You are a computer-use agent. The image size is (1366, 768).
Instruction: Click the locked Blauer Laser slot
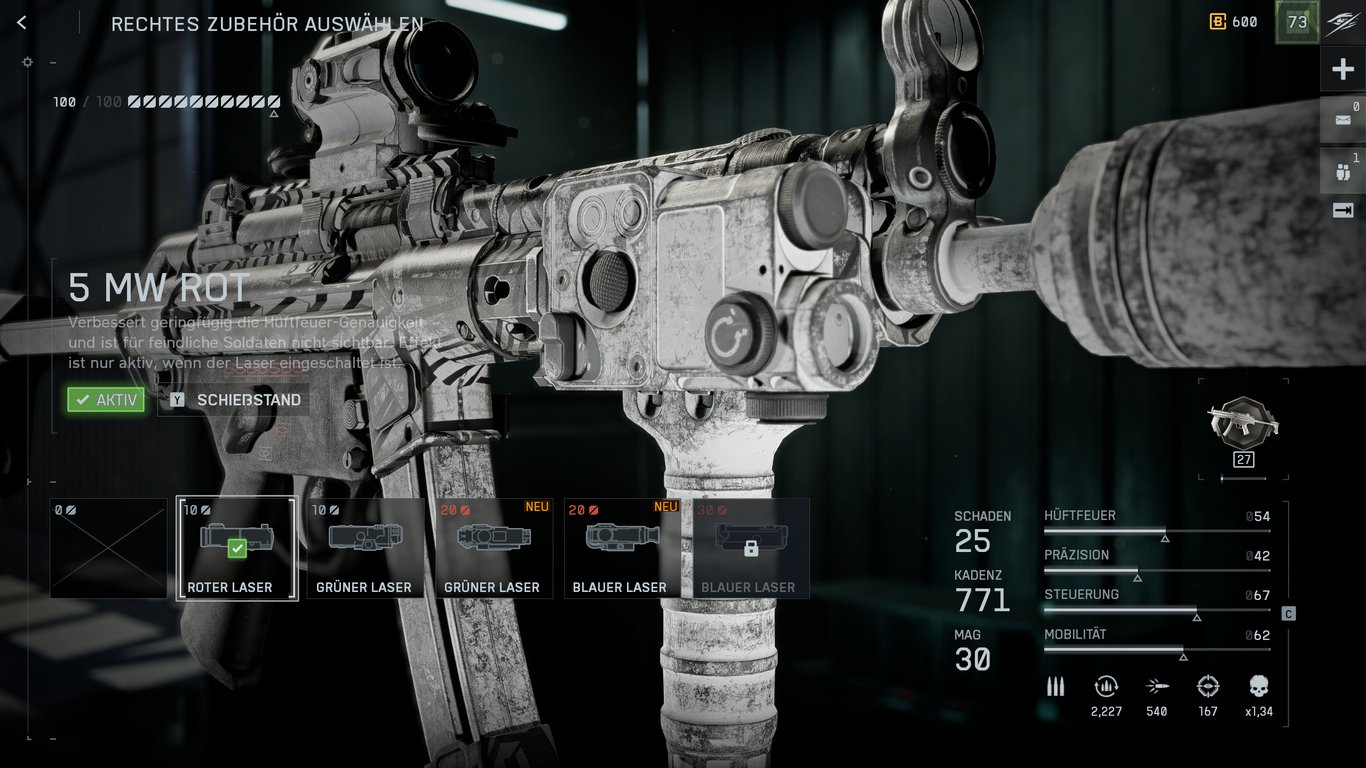pyautogui.click(x=750, y=548)
